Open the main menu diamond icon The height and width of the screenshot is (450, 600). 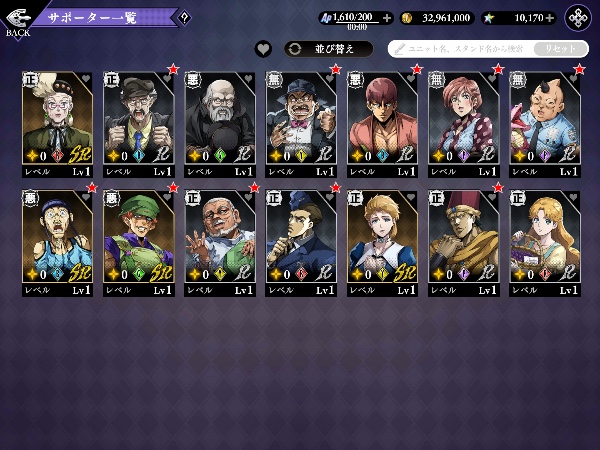click(x=578, y=18)
